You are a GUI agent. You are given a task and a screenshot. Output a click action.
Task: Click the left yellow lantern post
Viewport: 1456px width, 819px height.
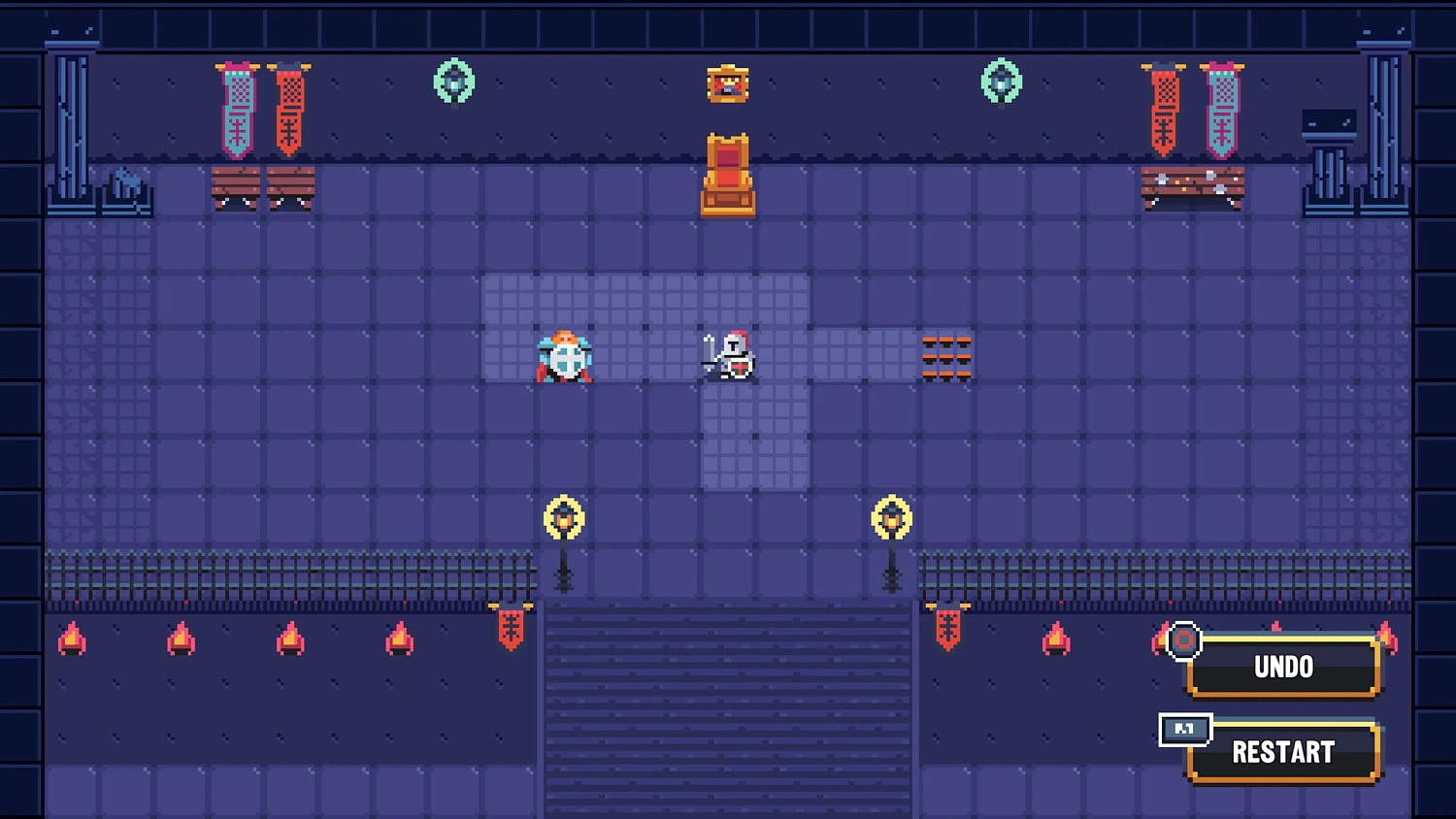pyautogui.click(x=564, y=517)
